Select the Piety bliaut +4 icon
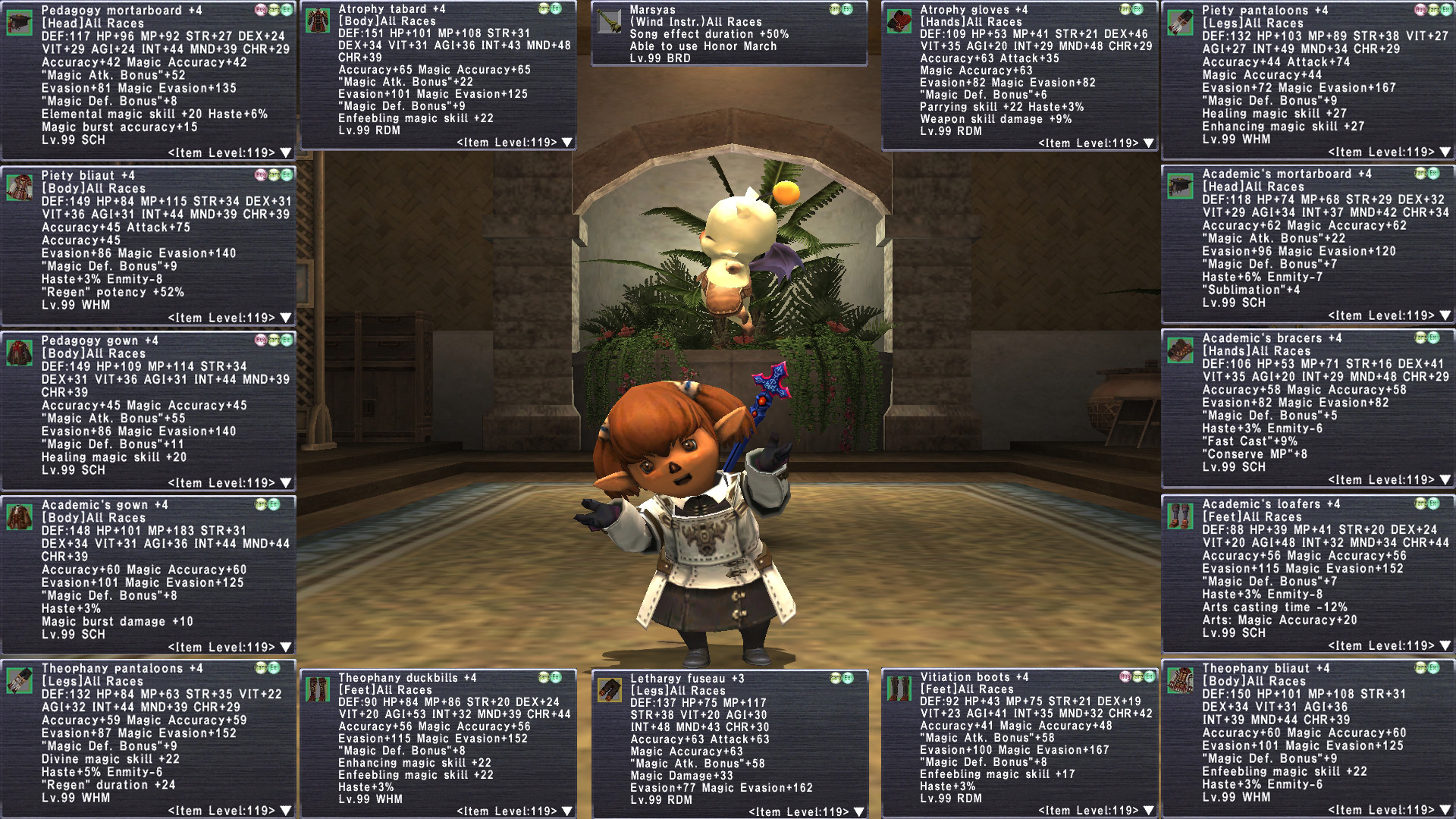Screen dimensions: 1456x819 pos(20,187)
